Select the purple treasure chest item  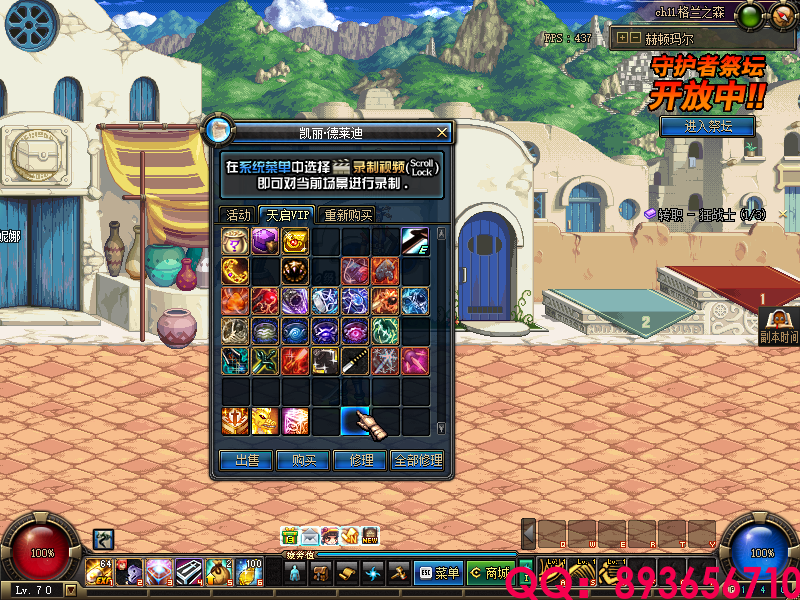pos(265,241)
